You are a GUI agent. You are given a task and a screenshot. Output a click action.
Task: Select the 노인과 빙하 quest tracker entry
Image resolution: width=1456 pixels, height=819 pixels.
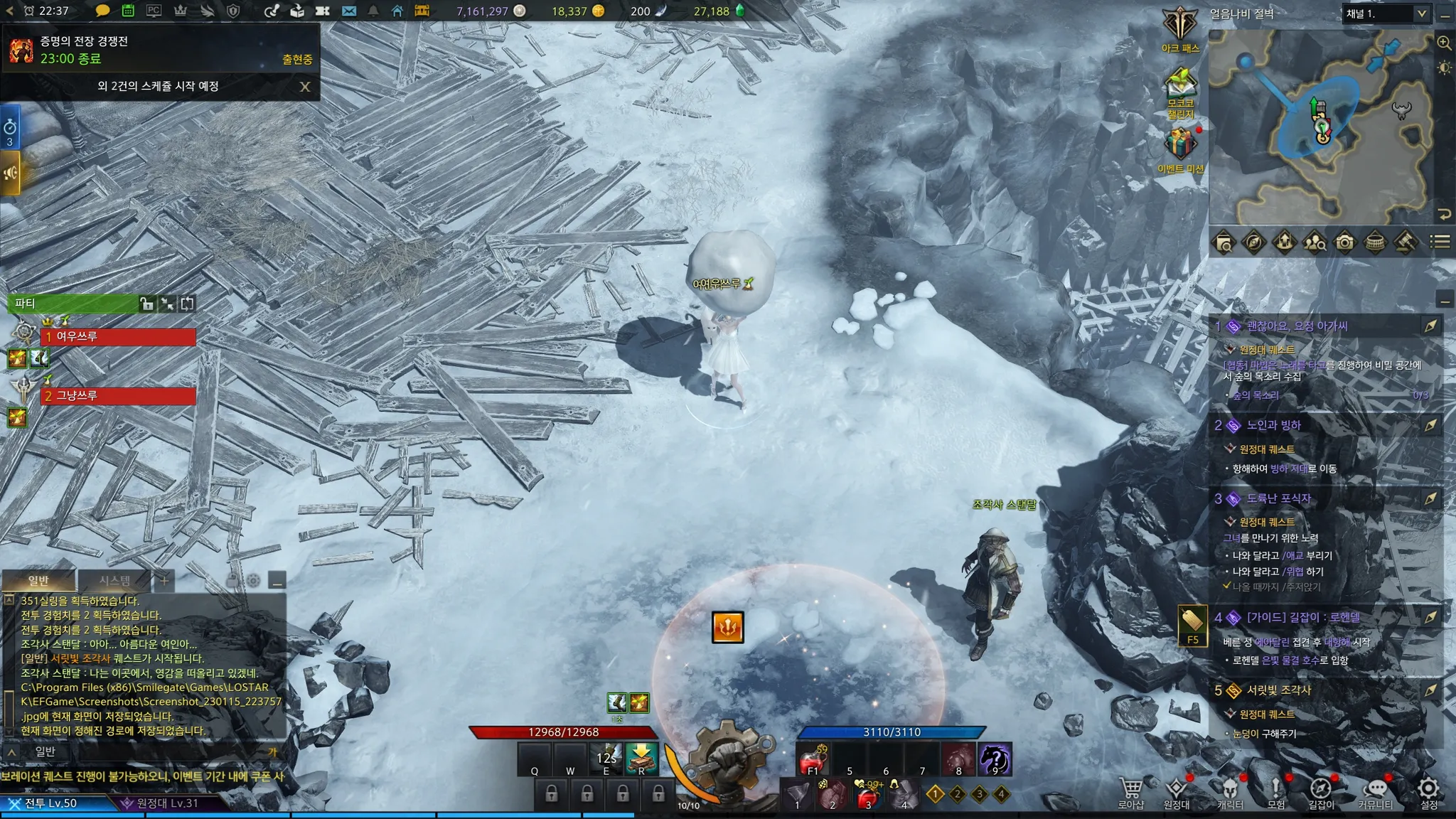tap(1274, 425)
